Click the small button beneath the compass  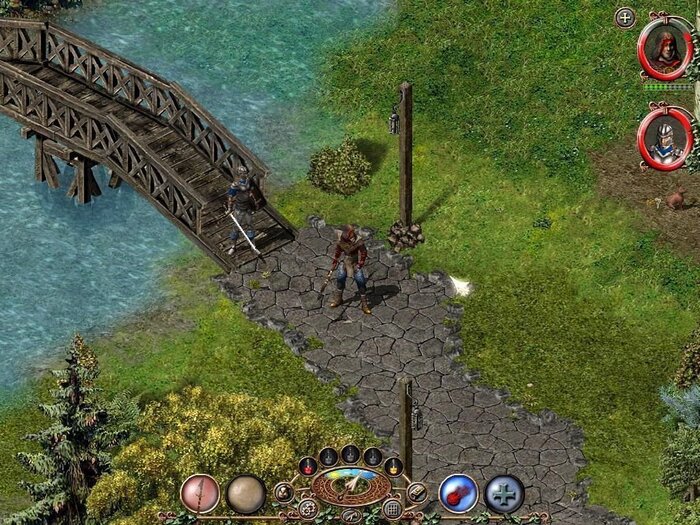tap(351, 515)
